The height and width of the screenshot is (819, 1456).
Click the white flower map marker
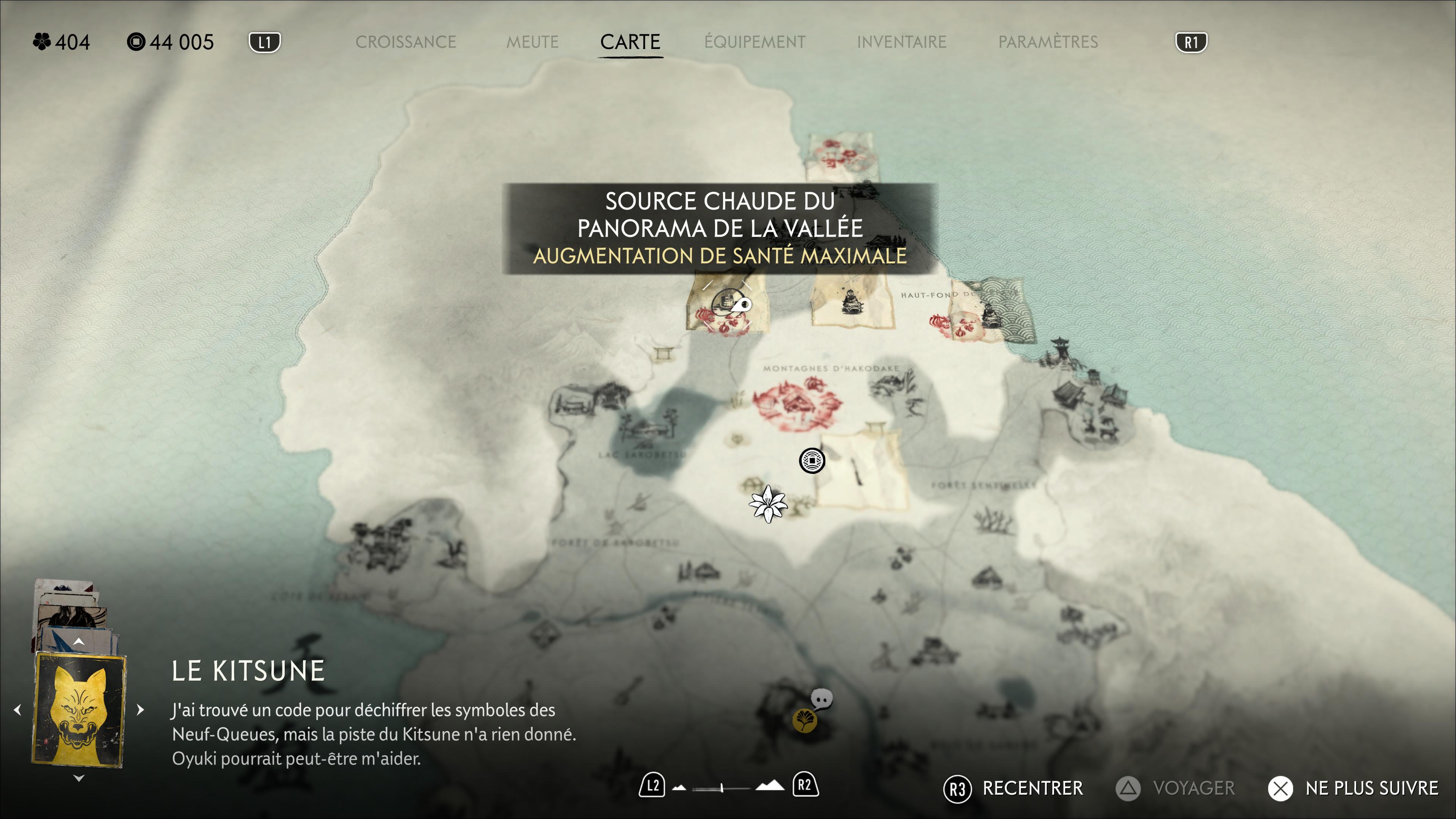(768, 504)
